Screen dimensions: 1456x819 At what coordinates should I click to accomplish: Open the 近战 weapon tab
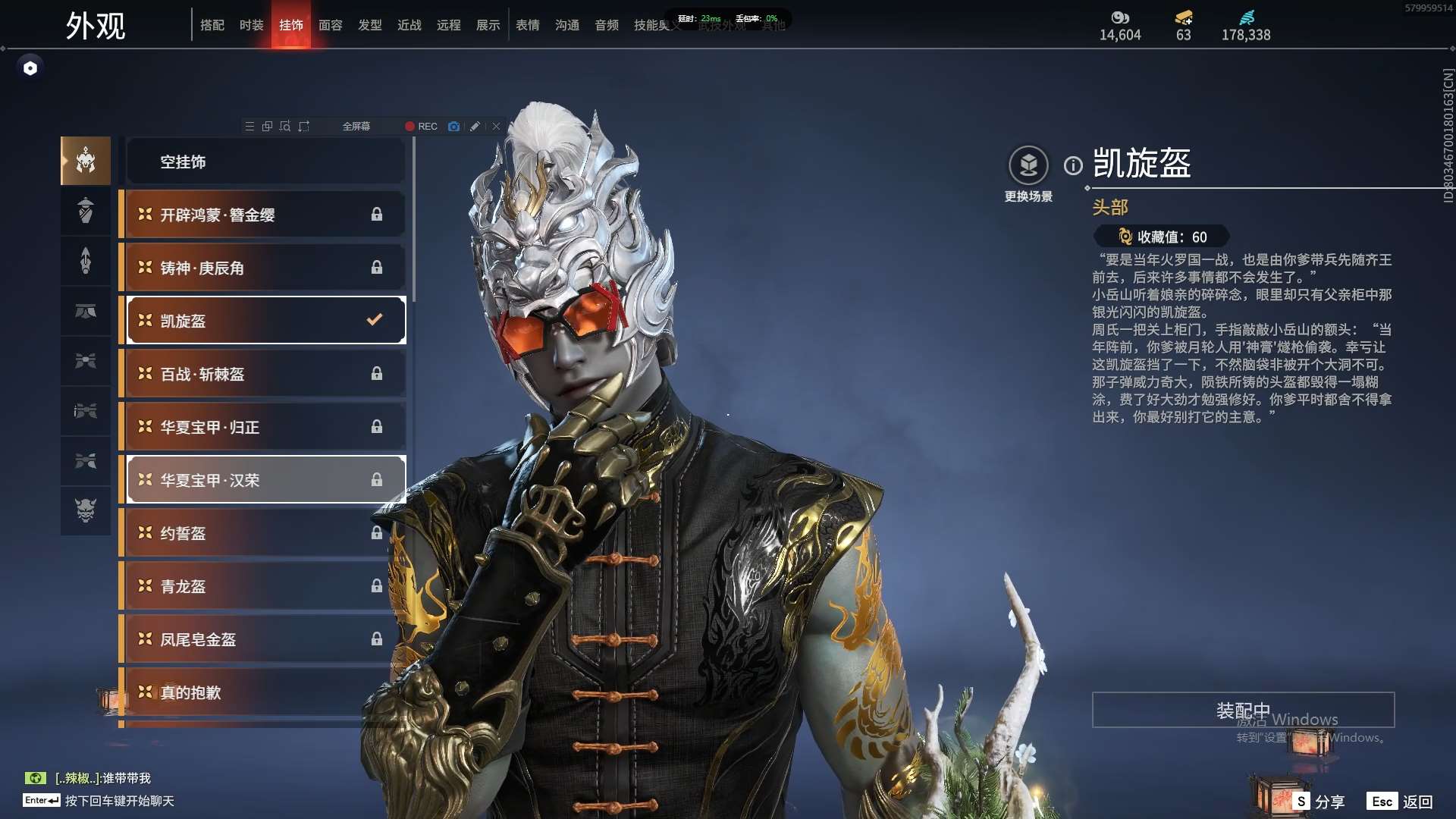click(x=409, y=25)
